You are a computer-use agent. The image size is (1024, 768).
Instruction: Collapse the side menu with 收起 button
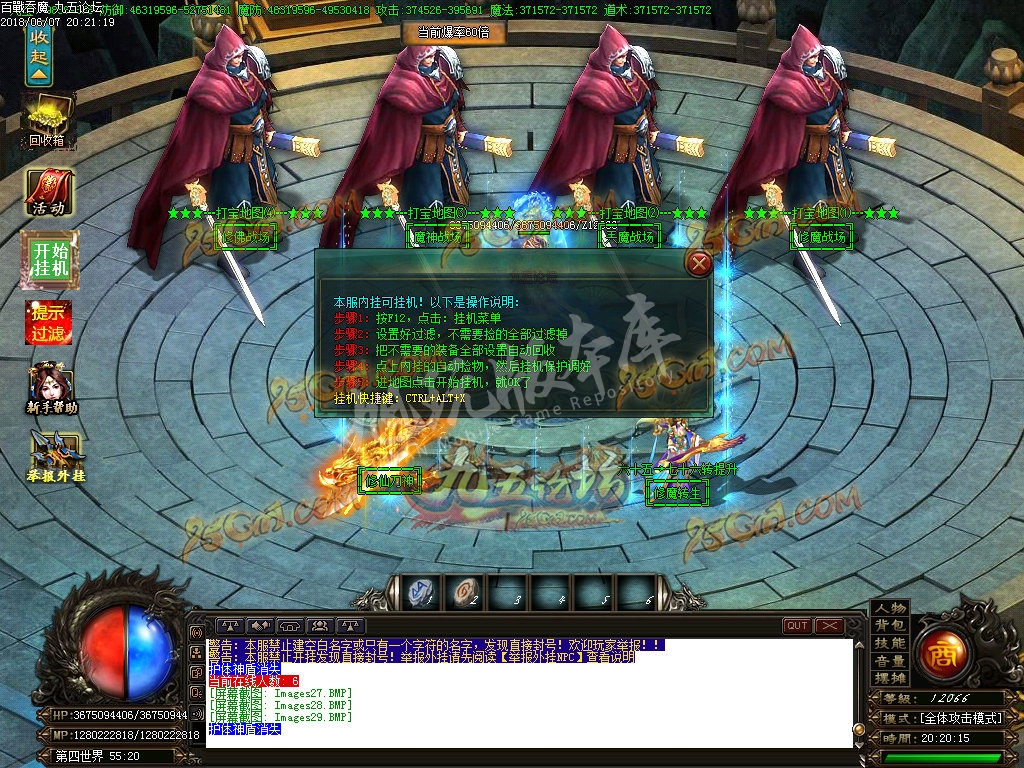38,55
